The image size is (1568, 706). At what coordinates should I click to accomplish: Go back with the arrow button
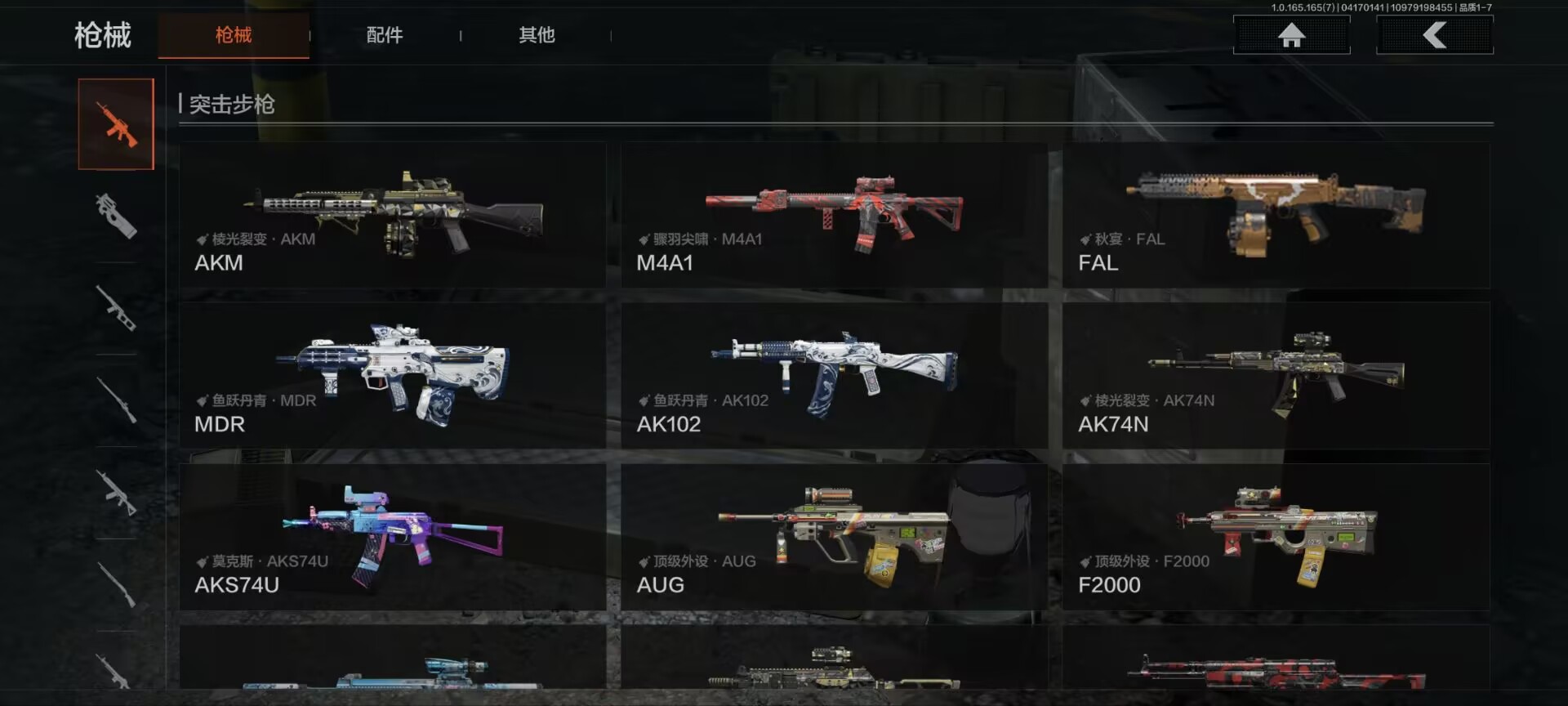pos(1435,35)
